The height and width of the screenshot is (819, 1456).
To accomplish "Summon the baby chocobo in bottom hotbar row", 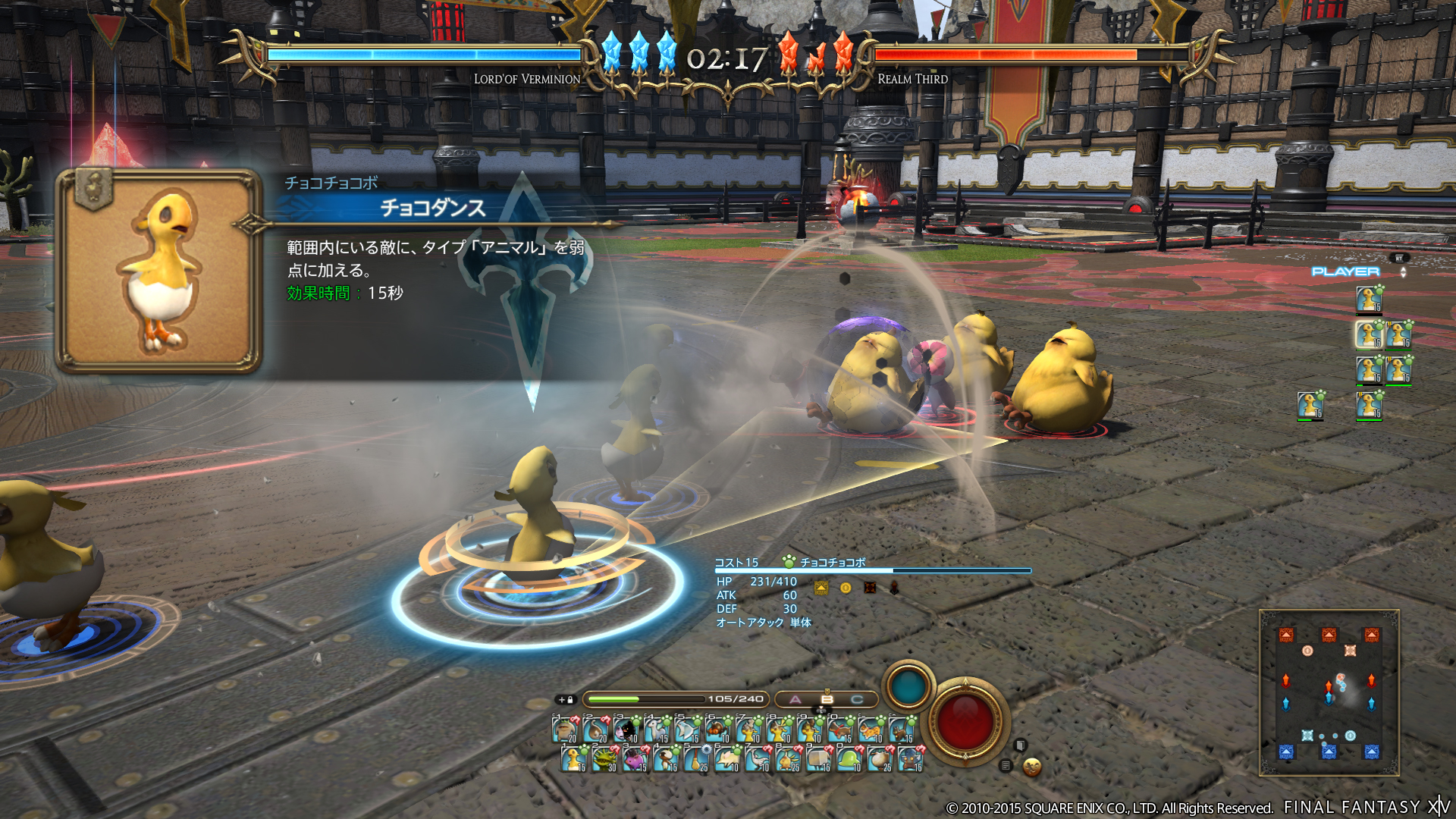I will coord(573,758).
